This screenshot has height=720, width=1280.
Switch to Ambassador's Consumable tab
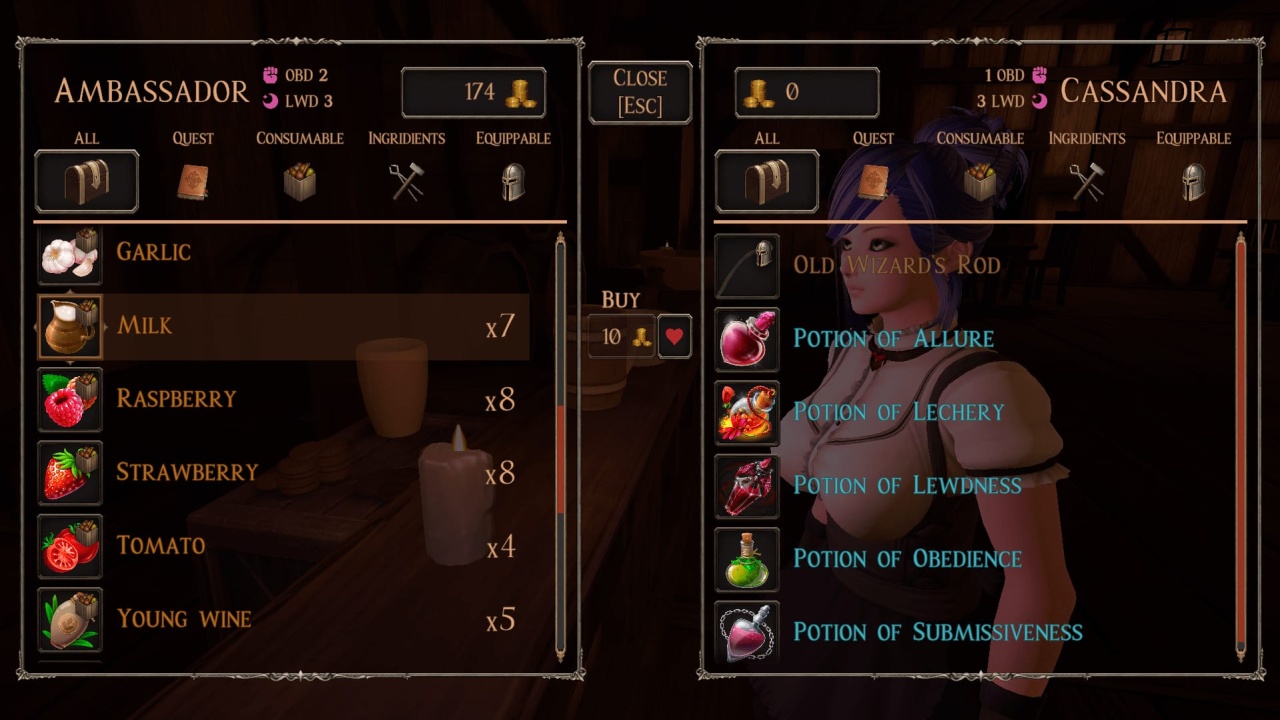[299, 180]
